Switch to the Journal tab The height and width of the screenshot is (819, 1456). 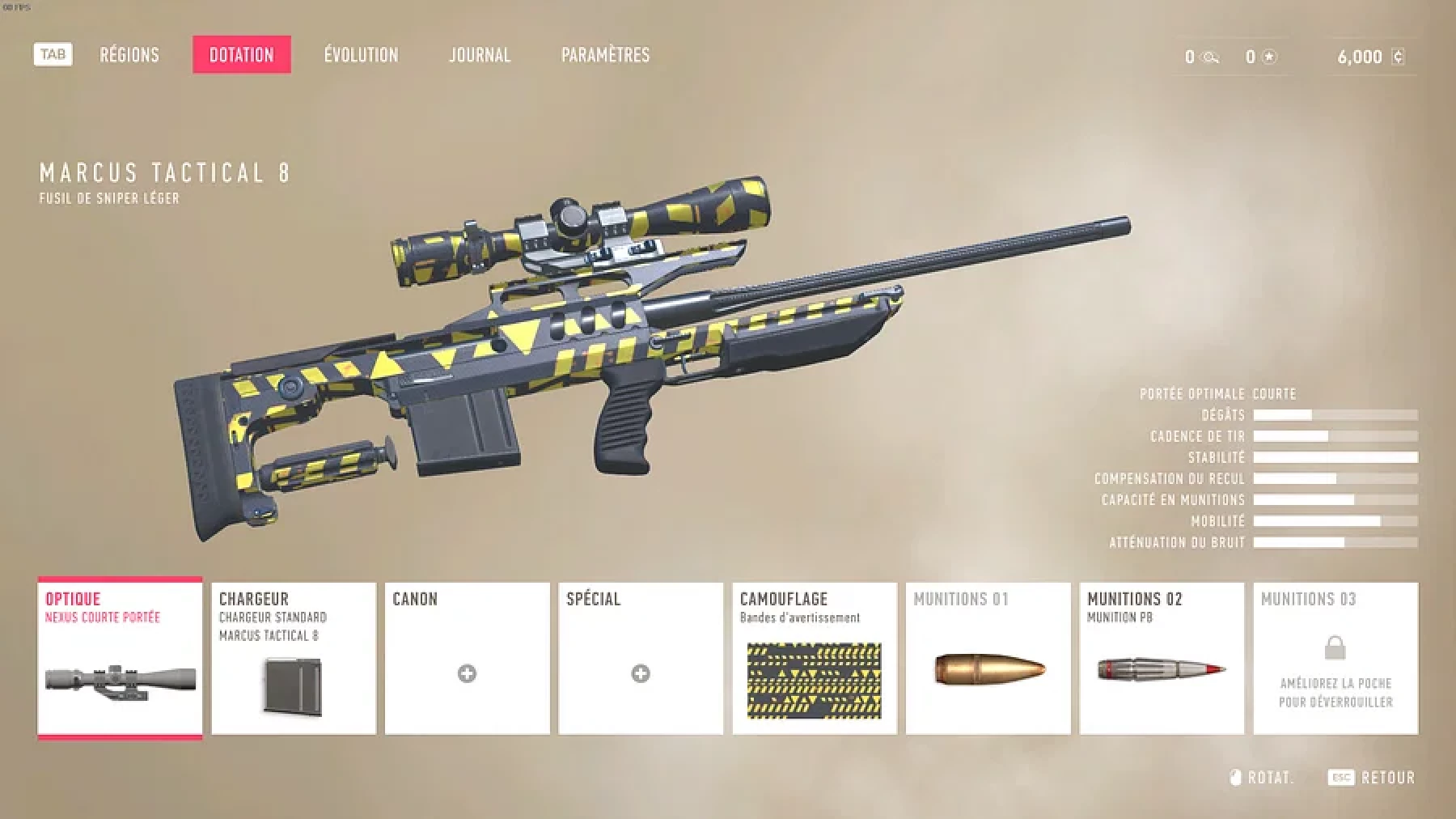480,55
